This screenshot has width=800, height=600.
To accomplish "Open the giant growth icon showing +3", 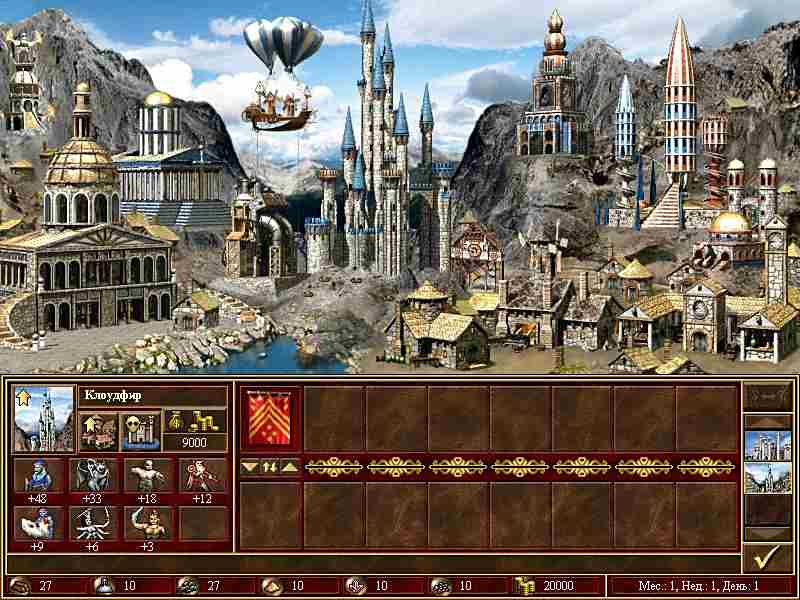I will pos(149,523).
